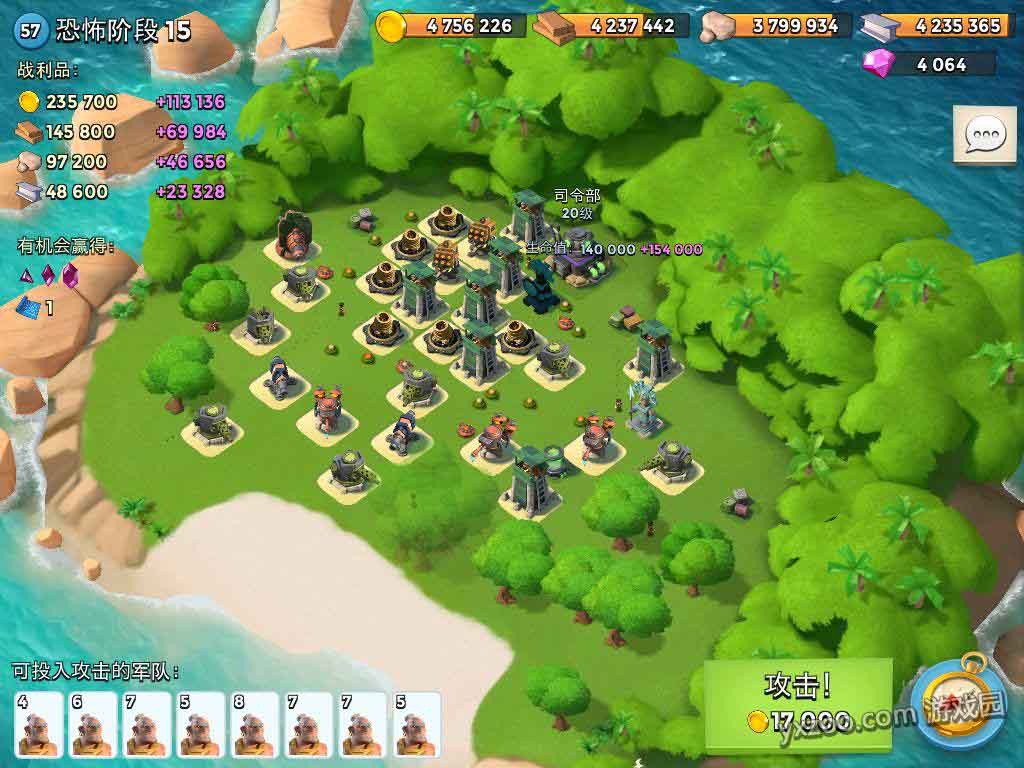This screenshot has height=768, width=1024.
Task: Open the chat speech bubble
Action: [984, 133]
